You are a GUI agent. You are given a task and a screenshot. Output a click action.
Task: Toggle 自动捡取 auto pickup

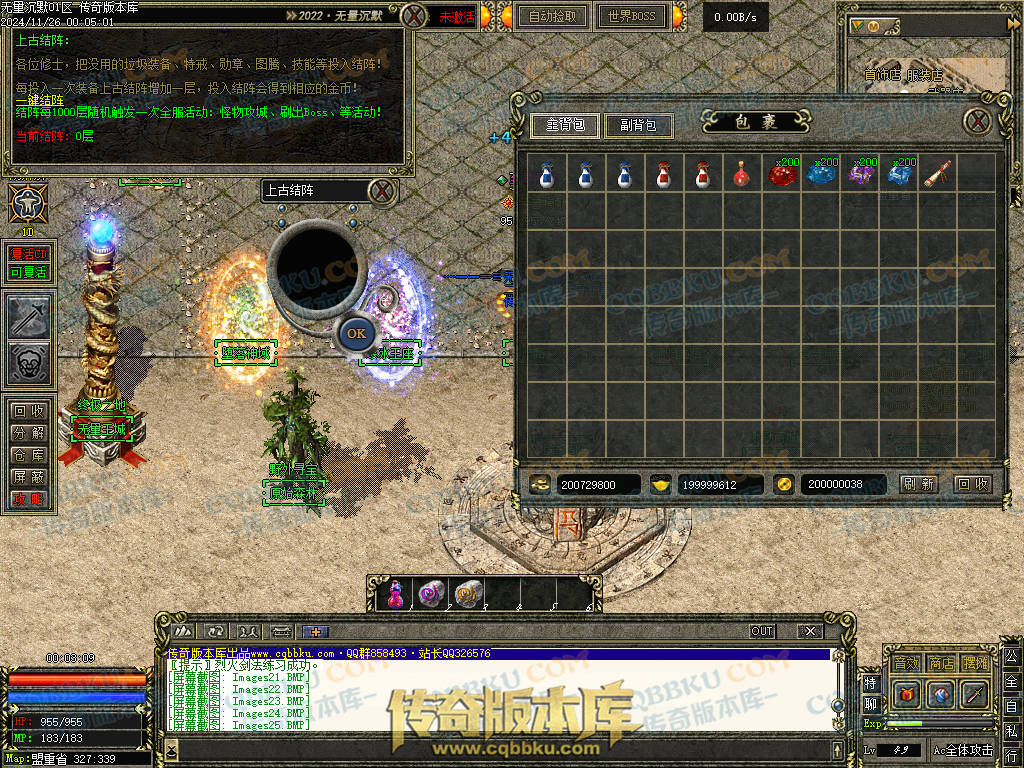coord(552,17)
